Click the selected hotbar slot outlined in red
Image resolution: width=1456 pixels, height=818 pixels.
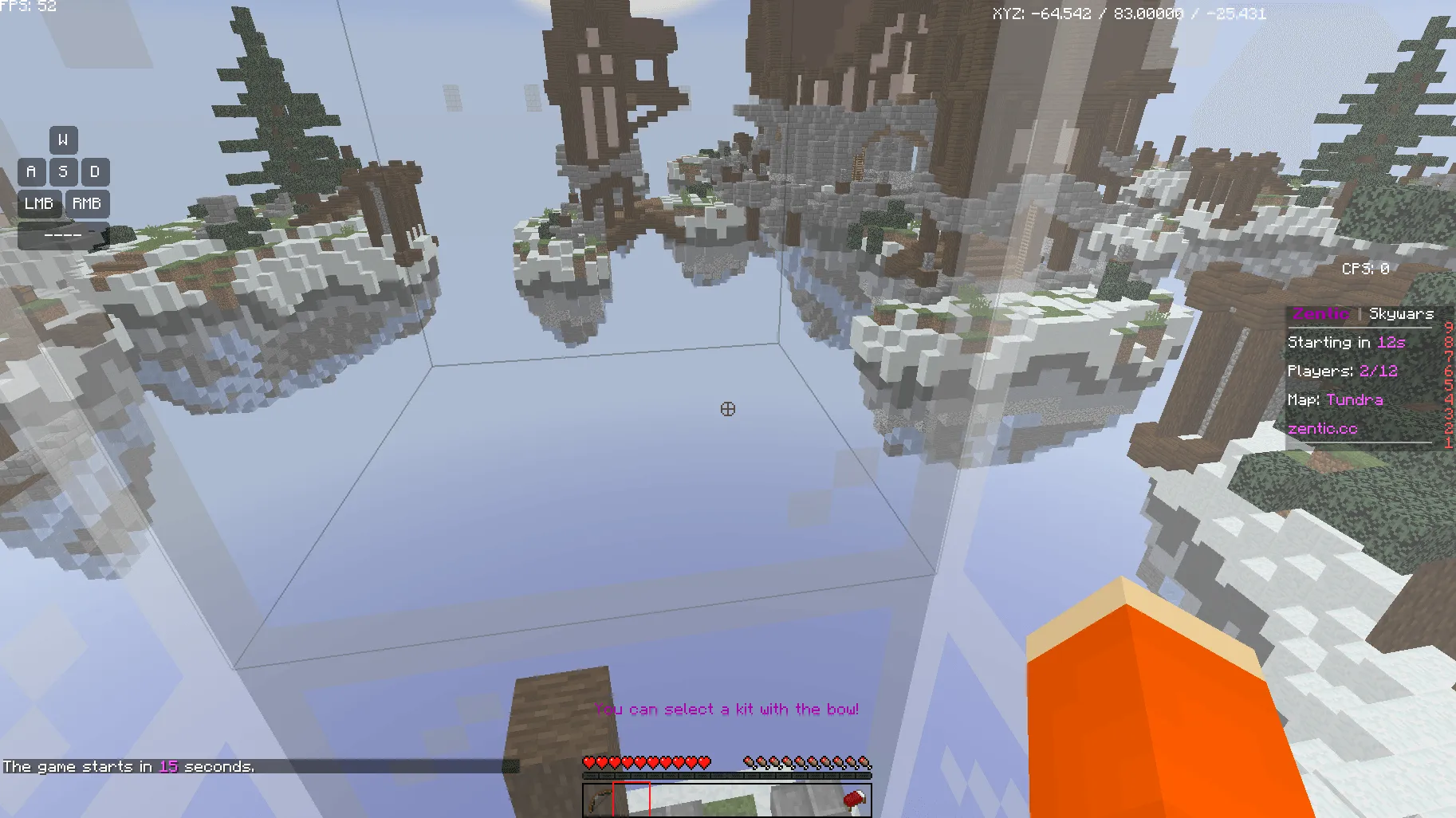click(x=630, y=801)
